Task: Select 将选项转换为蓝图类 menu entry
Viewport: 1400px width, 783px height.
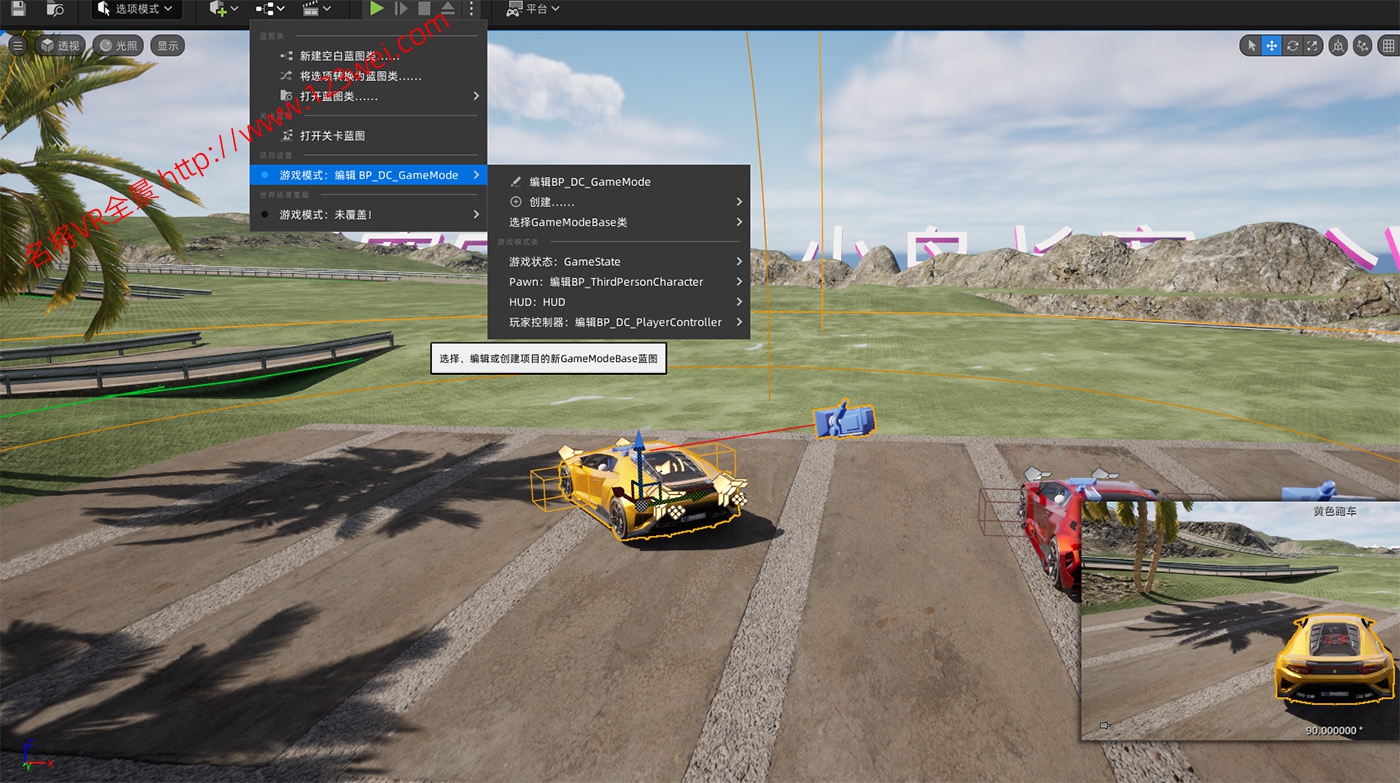Action: click(x=360, y=76)
